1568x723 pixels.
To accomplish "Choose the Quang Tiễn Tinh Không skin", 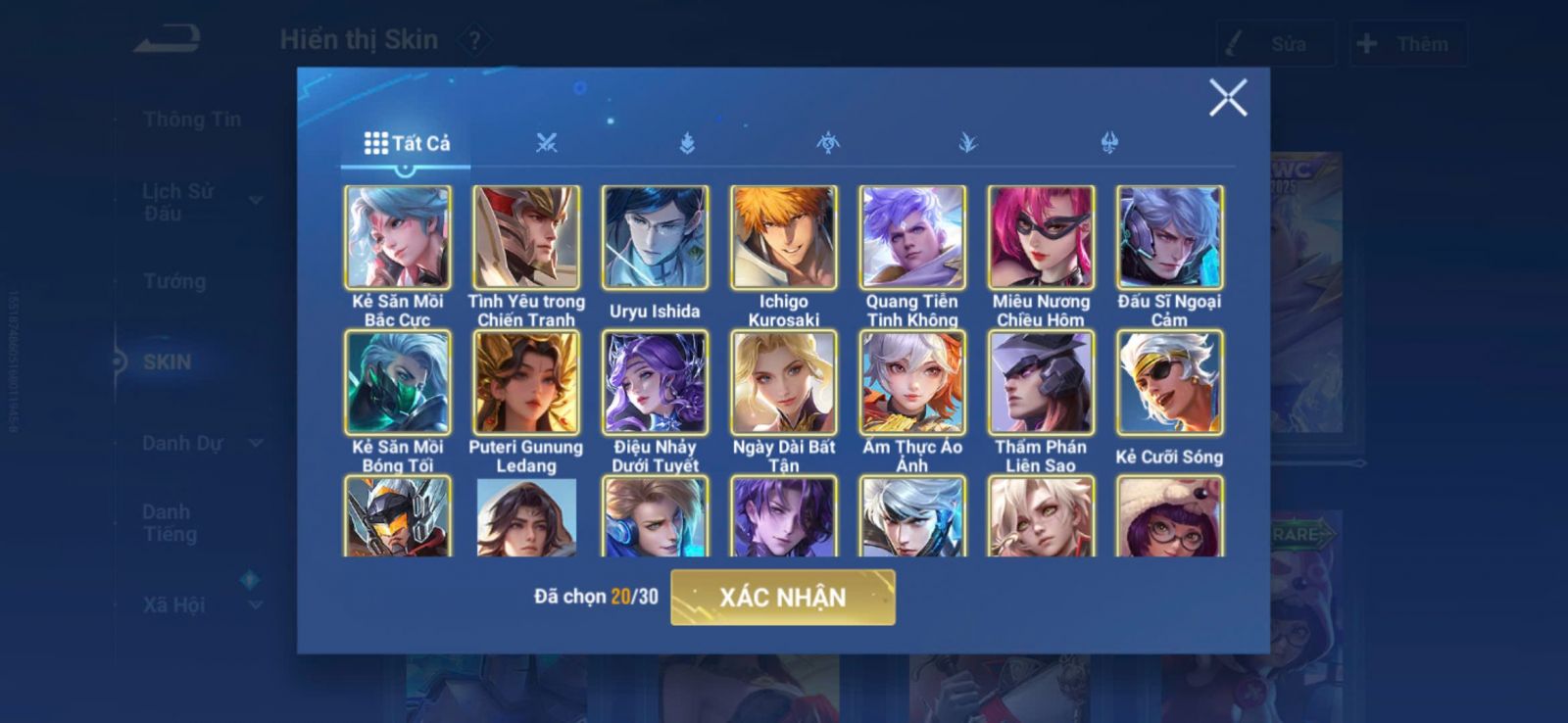I will (x=911, y=237).
